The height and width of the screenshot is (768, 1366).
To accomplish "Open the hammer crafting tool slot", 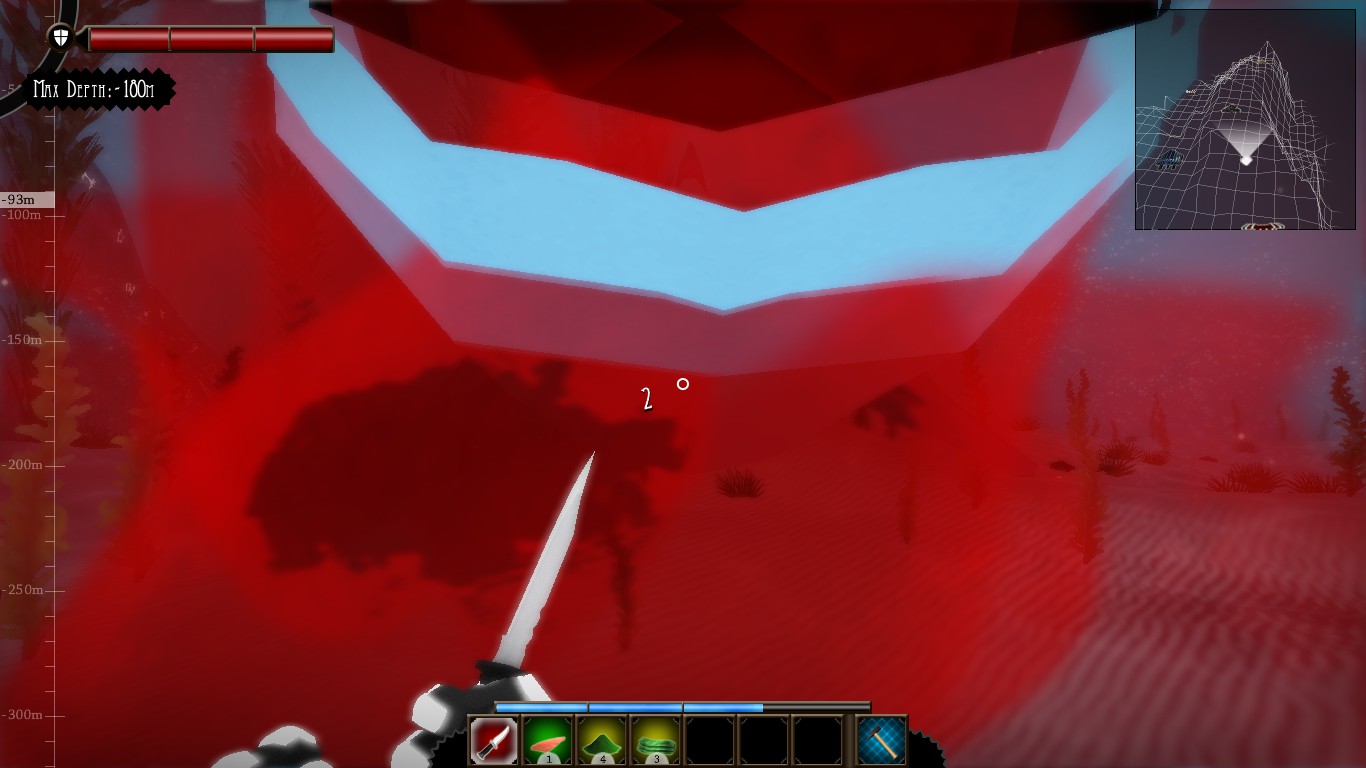I will [x=882, y=741].
